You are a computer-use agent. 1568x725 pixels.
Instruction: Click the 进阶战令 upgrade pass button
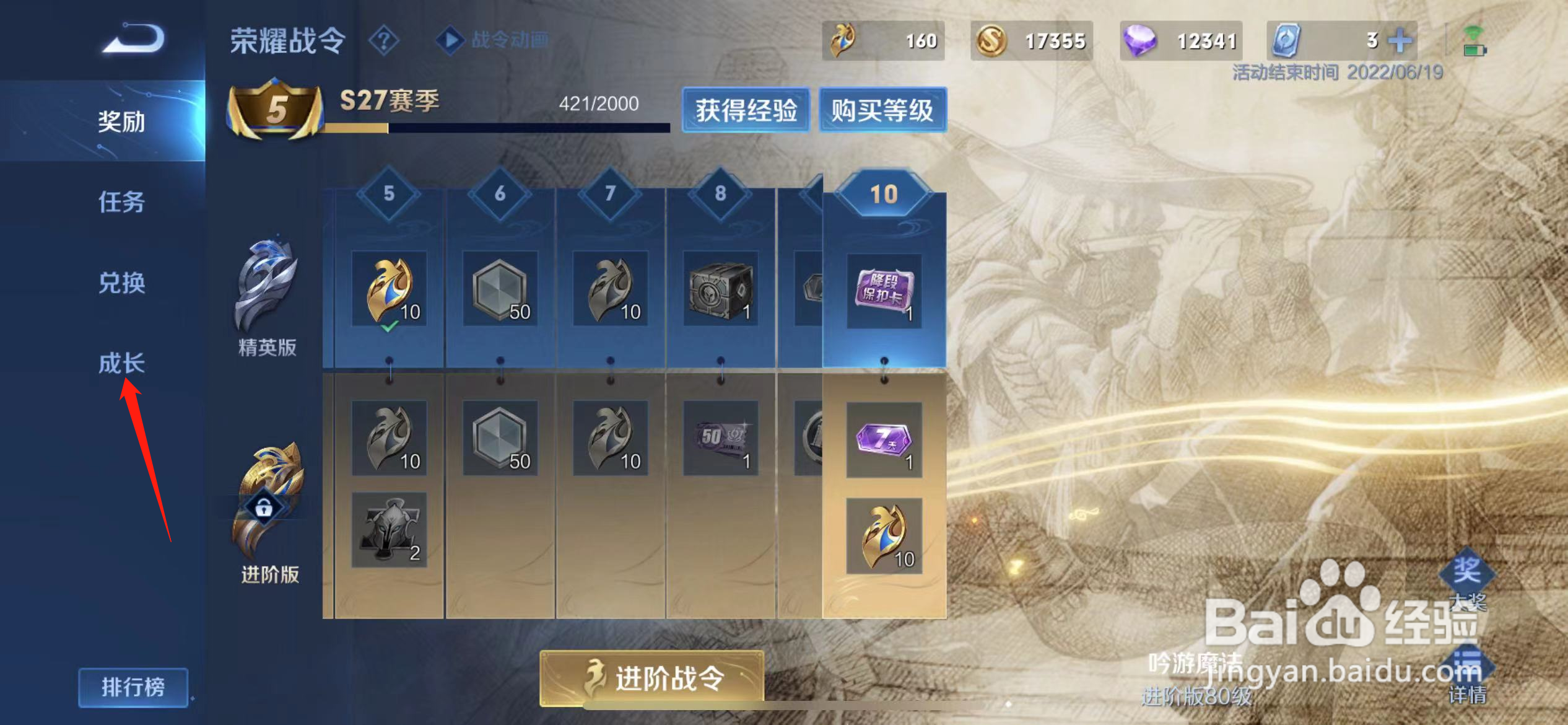pos(651,679)
